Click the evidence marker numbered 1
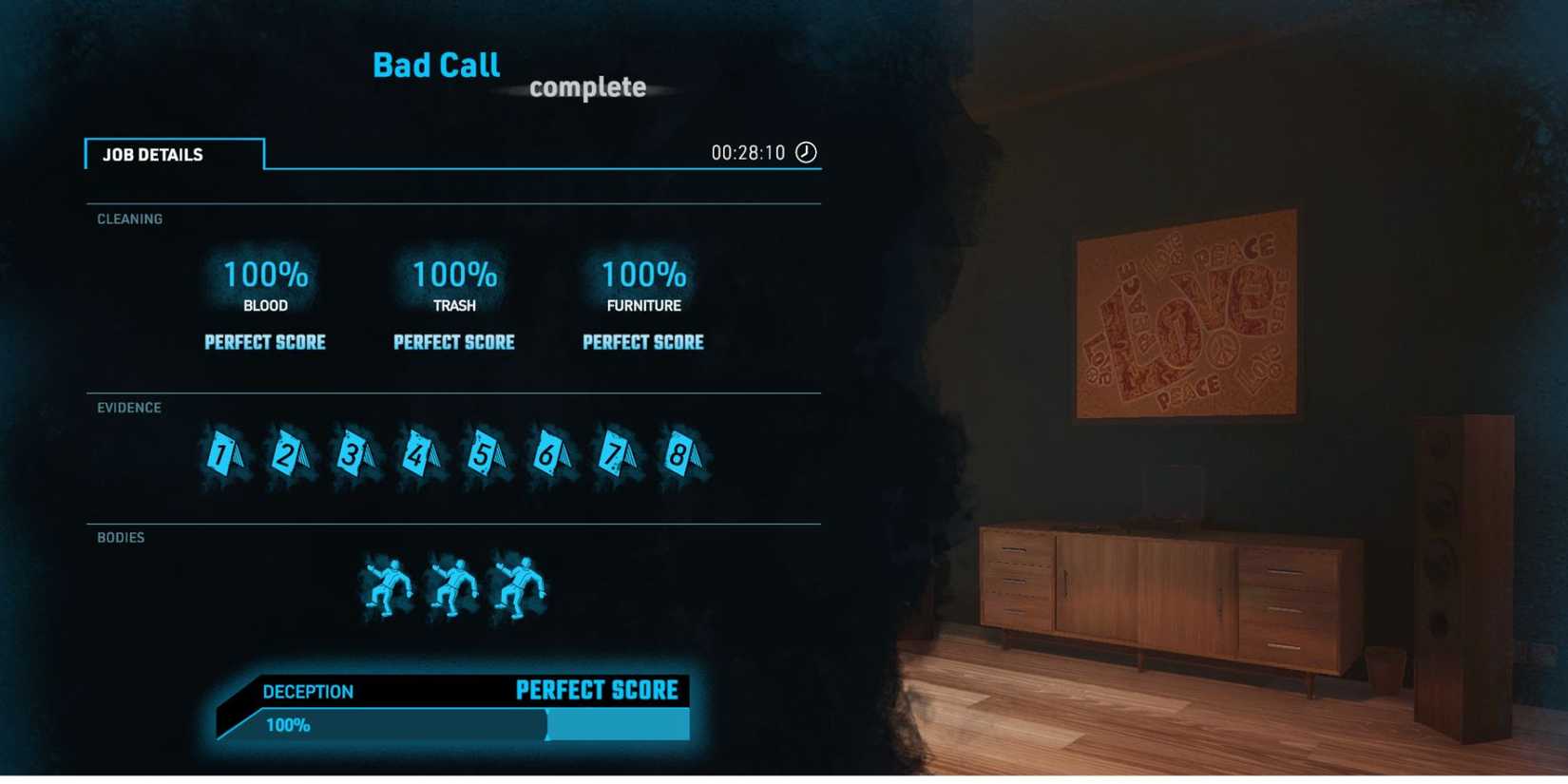The image size is (1568, 784). [222, 456]
